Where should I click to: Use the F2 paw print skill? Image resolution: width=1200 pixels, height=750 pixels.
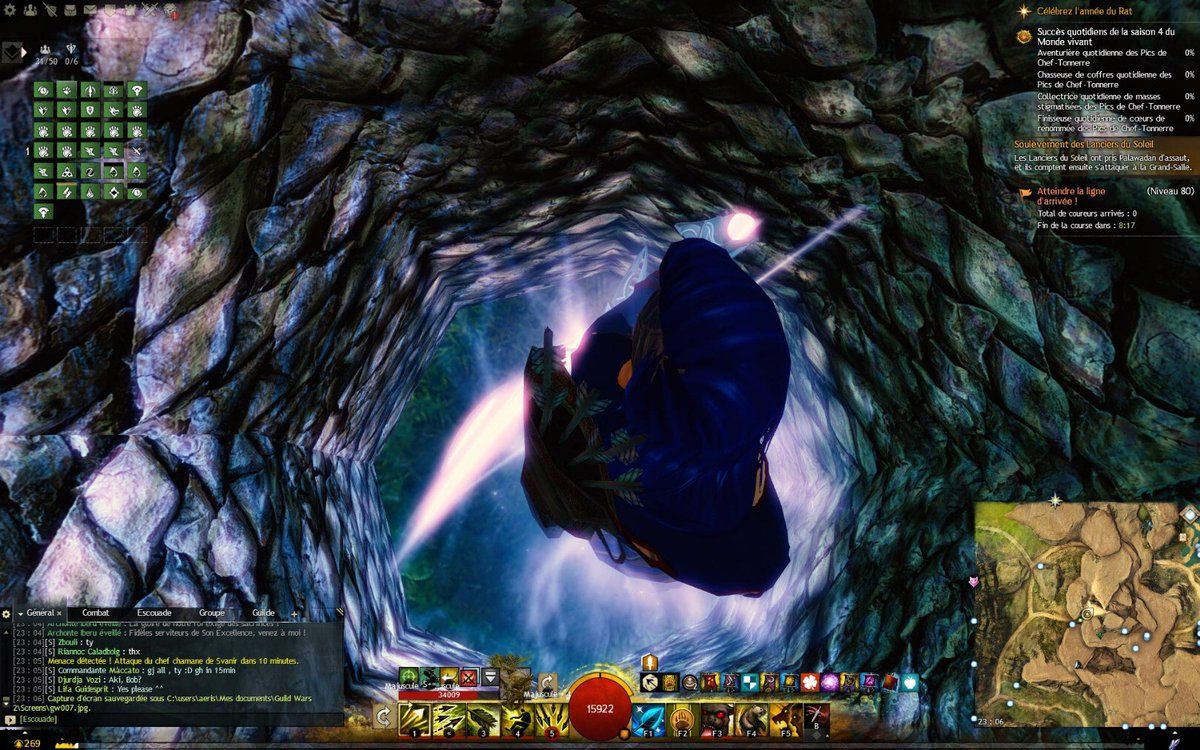(x=684, y=718)
